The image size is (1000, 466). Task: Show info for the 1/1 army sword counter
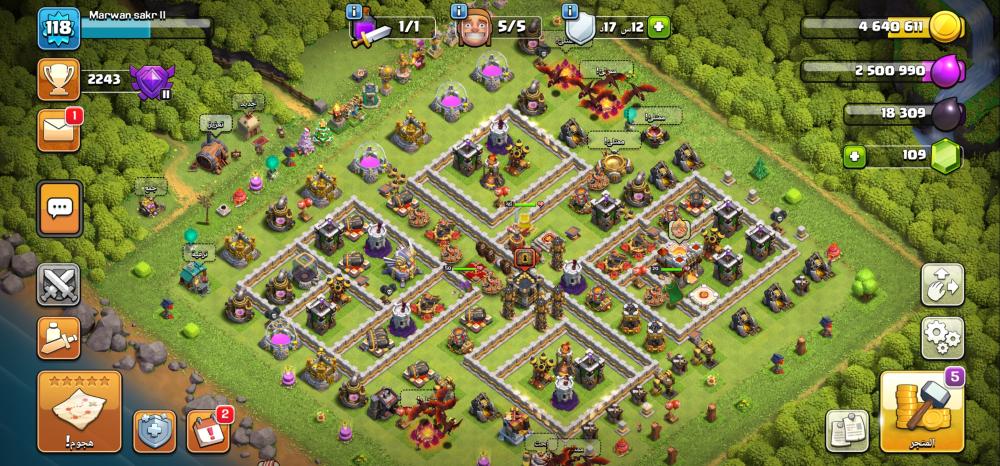[x=355, y=11]
